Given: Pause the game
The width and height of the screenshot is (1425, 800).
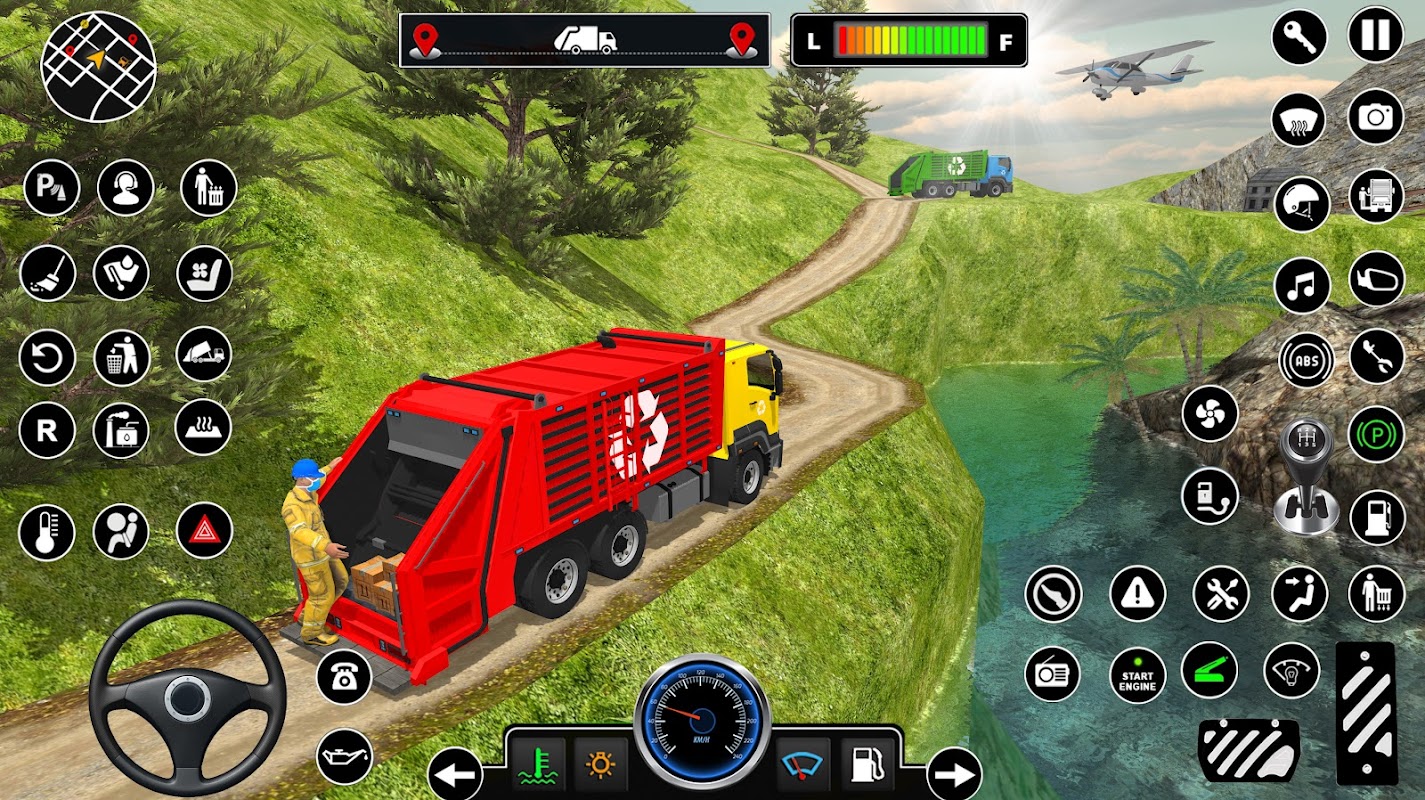Looking at the screenshot, I should click(1376, 35).
